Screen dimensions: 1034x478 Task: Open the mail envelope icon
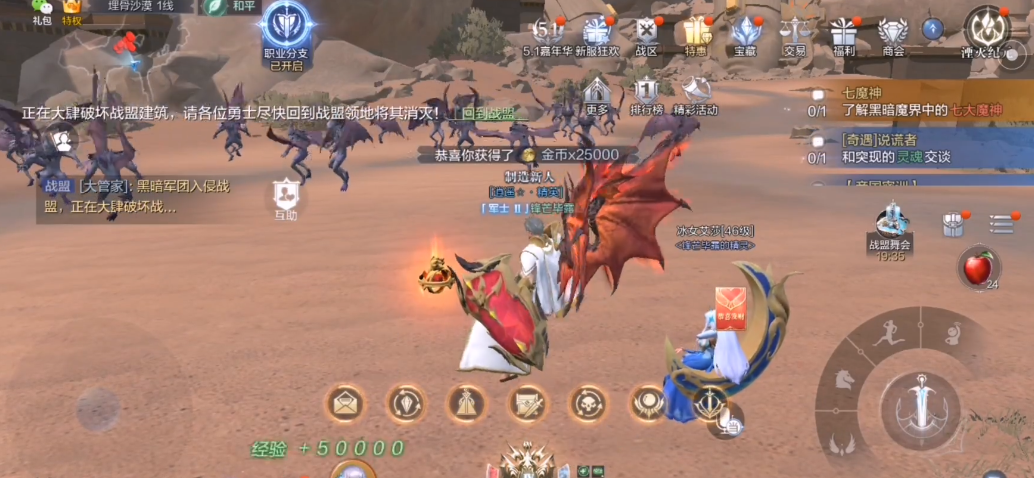345,403
